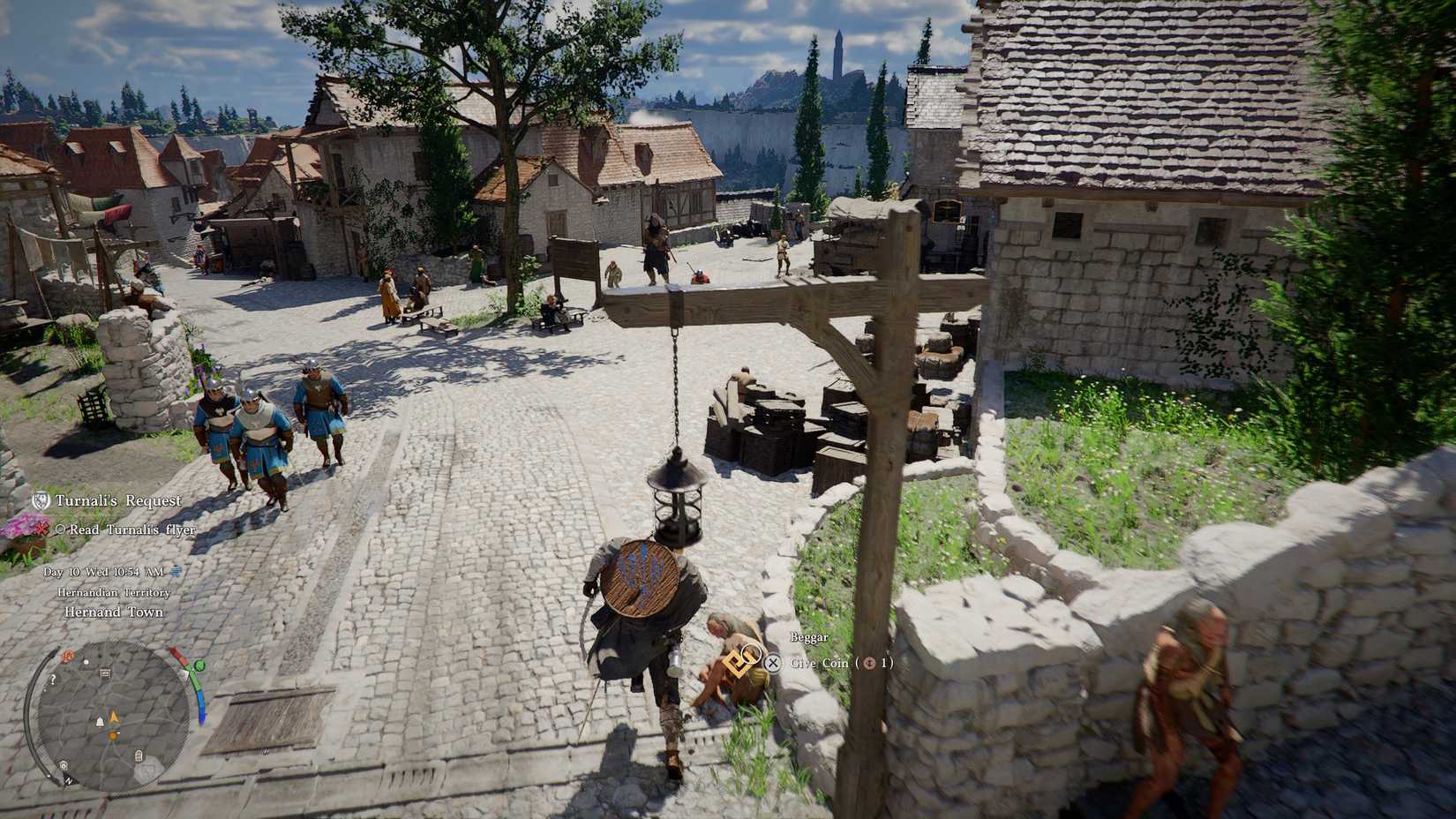Click the green gem on the minimap edge
The image size is (1456, 819).
click(199, 665)
